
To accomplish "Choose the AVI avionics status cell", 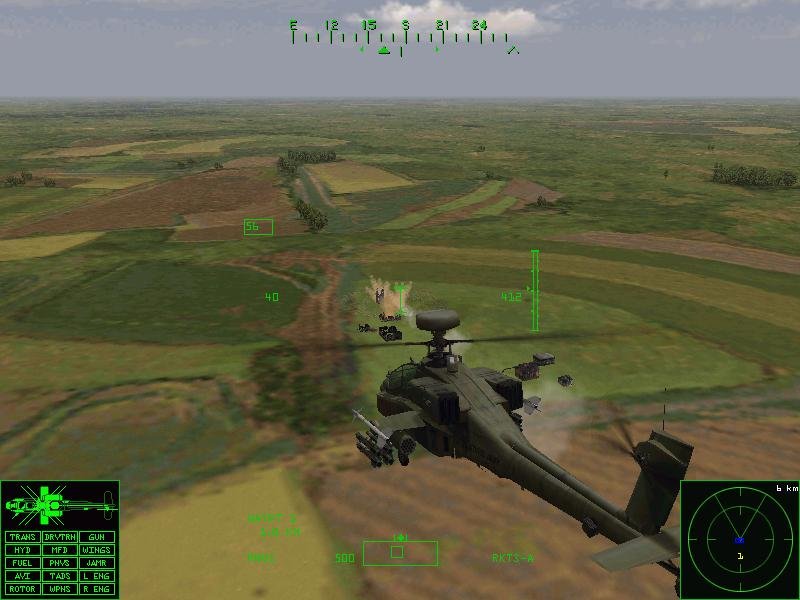I will pos(22,576).
